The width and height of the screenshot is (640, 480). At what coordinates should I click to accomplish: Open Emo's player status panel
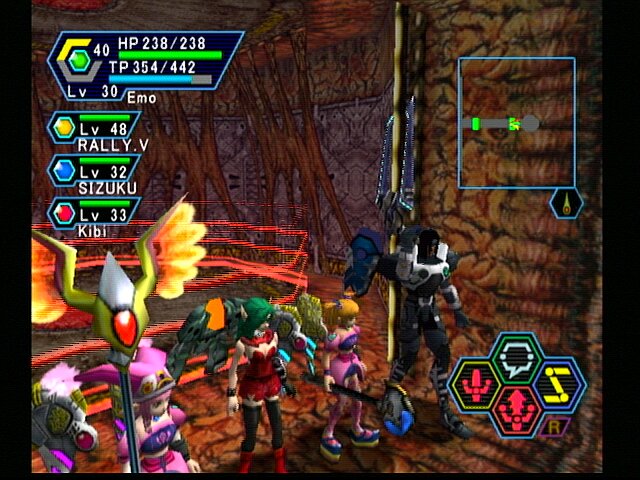pos(144,66)
